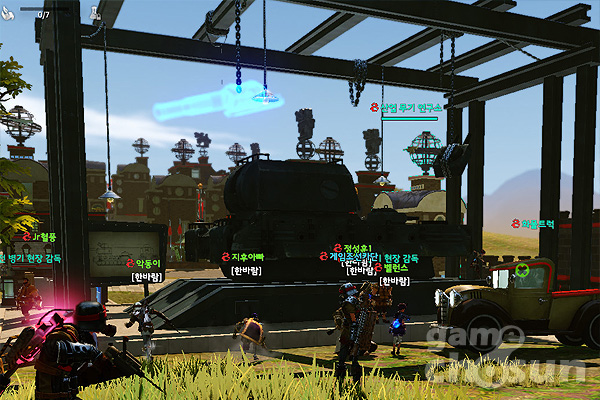The image size is (600, 400).
Task: Click the white glove icon
Action: pos(10,14)
